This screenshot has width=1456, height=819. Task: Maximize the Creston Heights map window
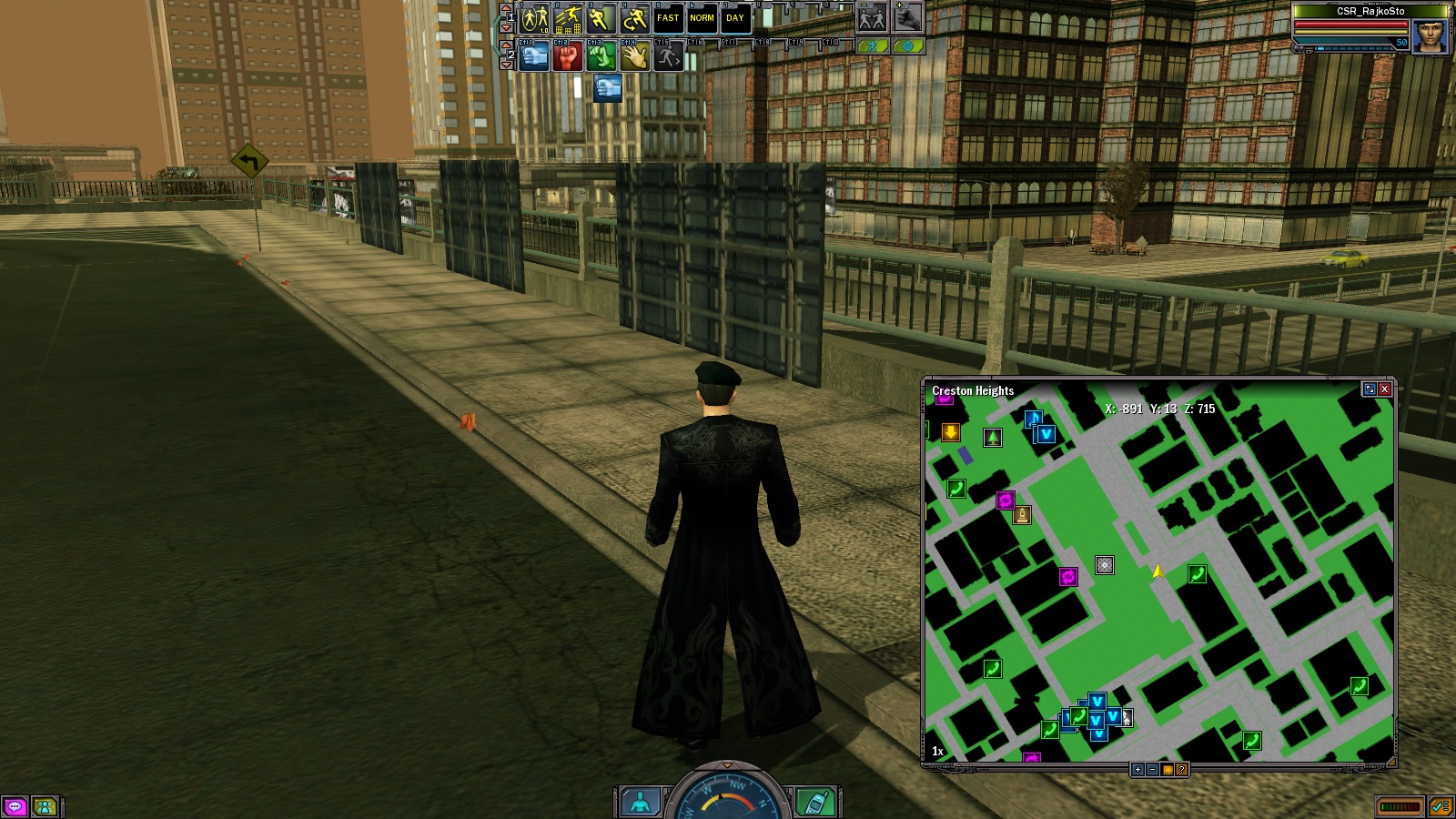point(1369,389)
